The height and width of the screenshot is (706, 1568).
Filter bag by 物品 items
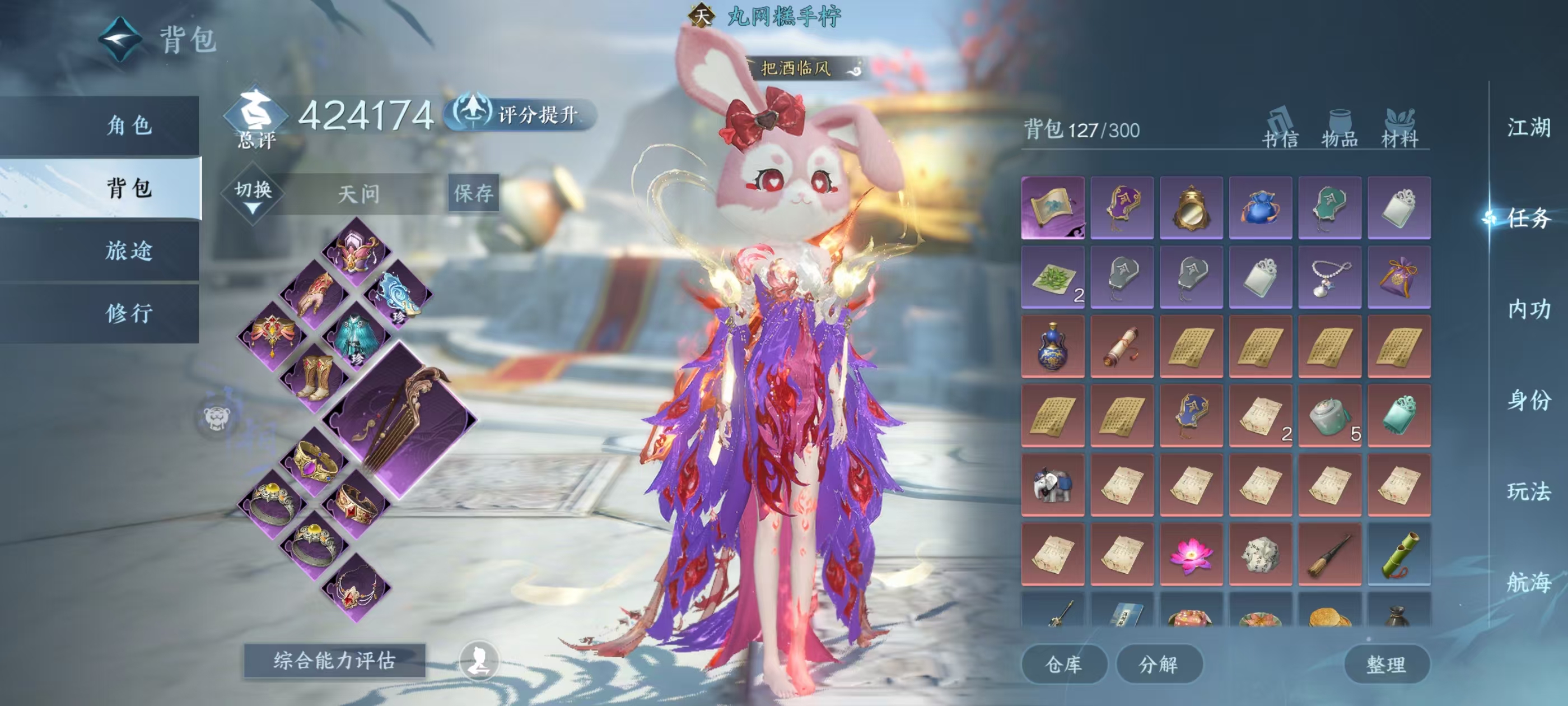coord(1339,128)
